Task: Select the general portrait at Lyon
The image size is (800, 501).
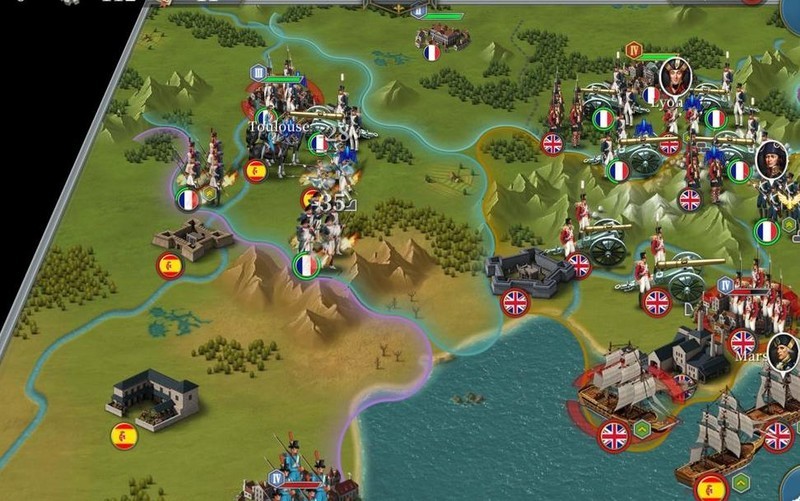Action: tap(673, 75)
